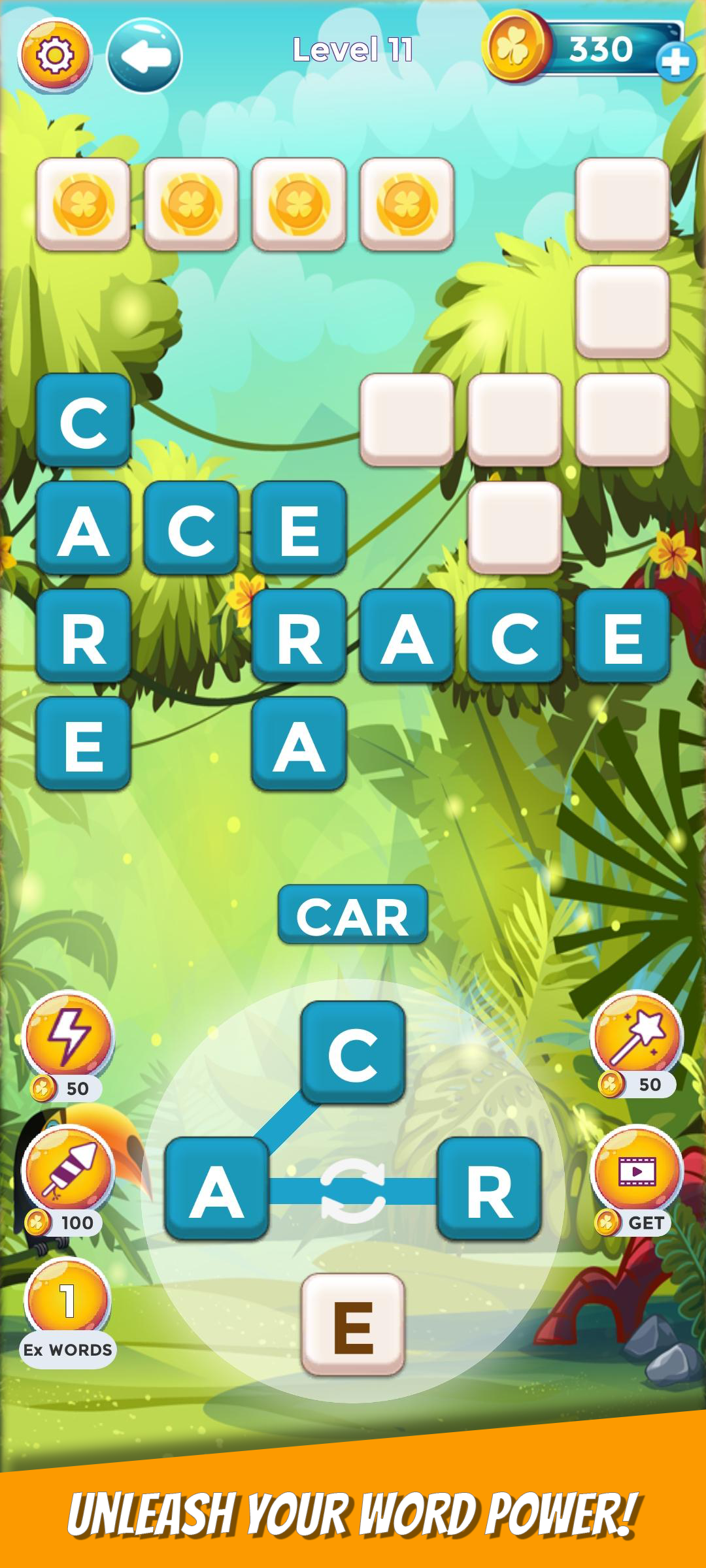The image size is (706, 1568).
Task: Select letter C in the wheel
Action: coord(353,1053)
